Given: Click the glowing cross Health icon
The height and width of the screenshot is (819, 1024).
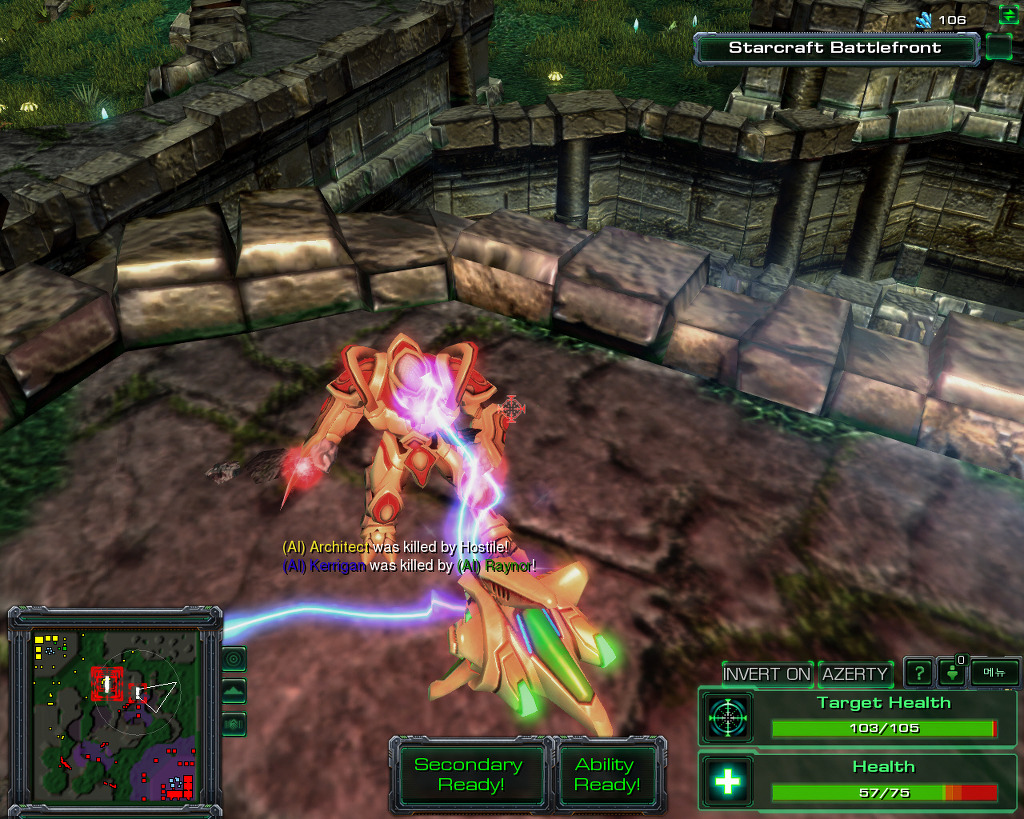Looking at the screenshot, I should (727, 782).
